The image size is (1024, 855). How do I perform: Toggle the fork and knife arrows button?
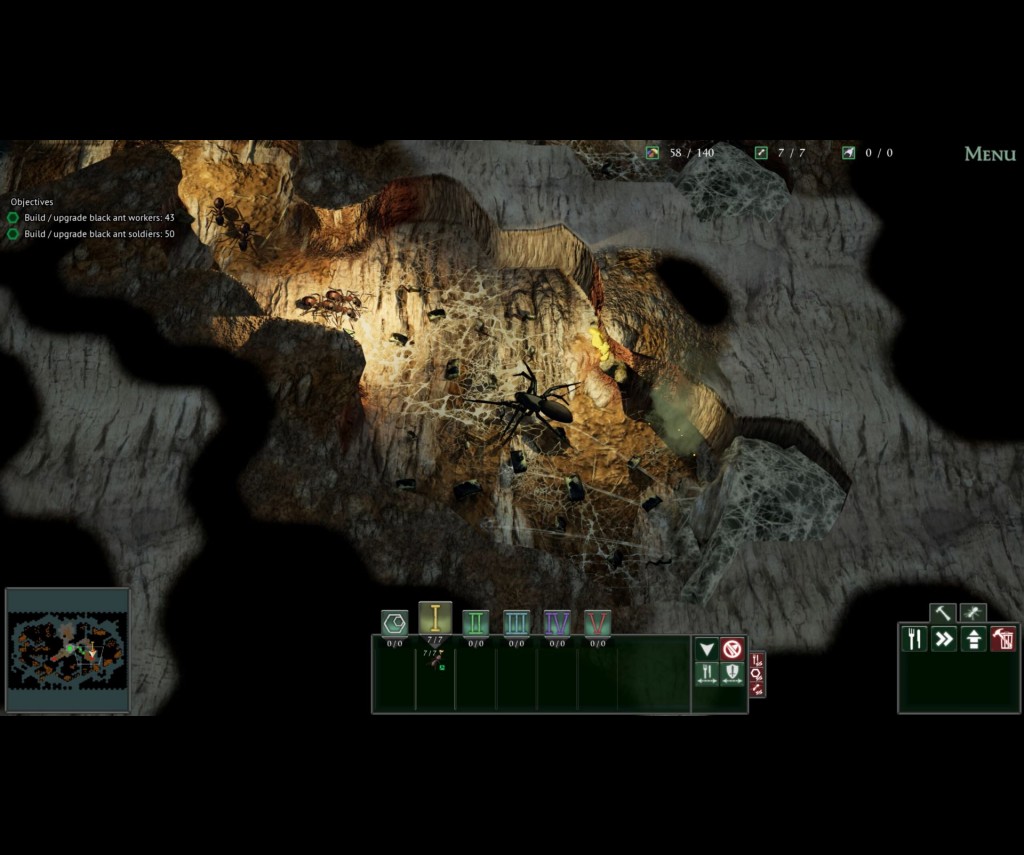(x=707, y=674)
